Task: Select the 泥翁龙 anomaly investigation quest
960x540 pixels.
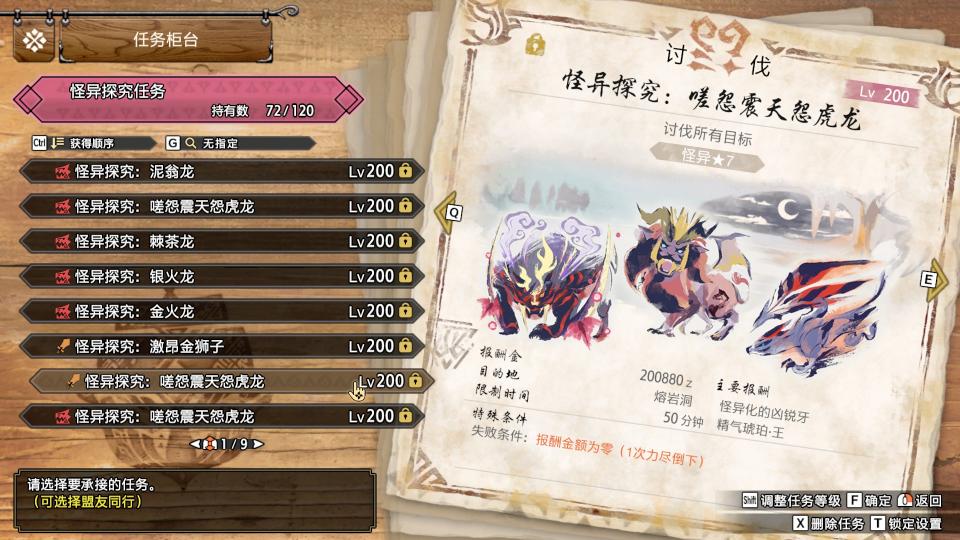Action: (x=222, y=171)
